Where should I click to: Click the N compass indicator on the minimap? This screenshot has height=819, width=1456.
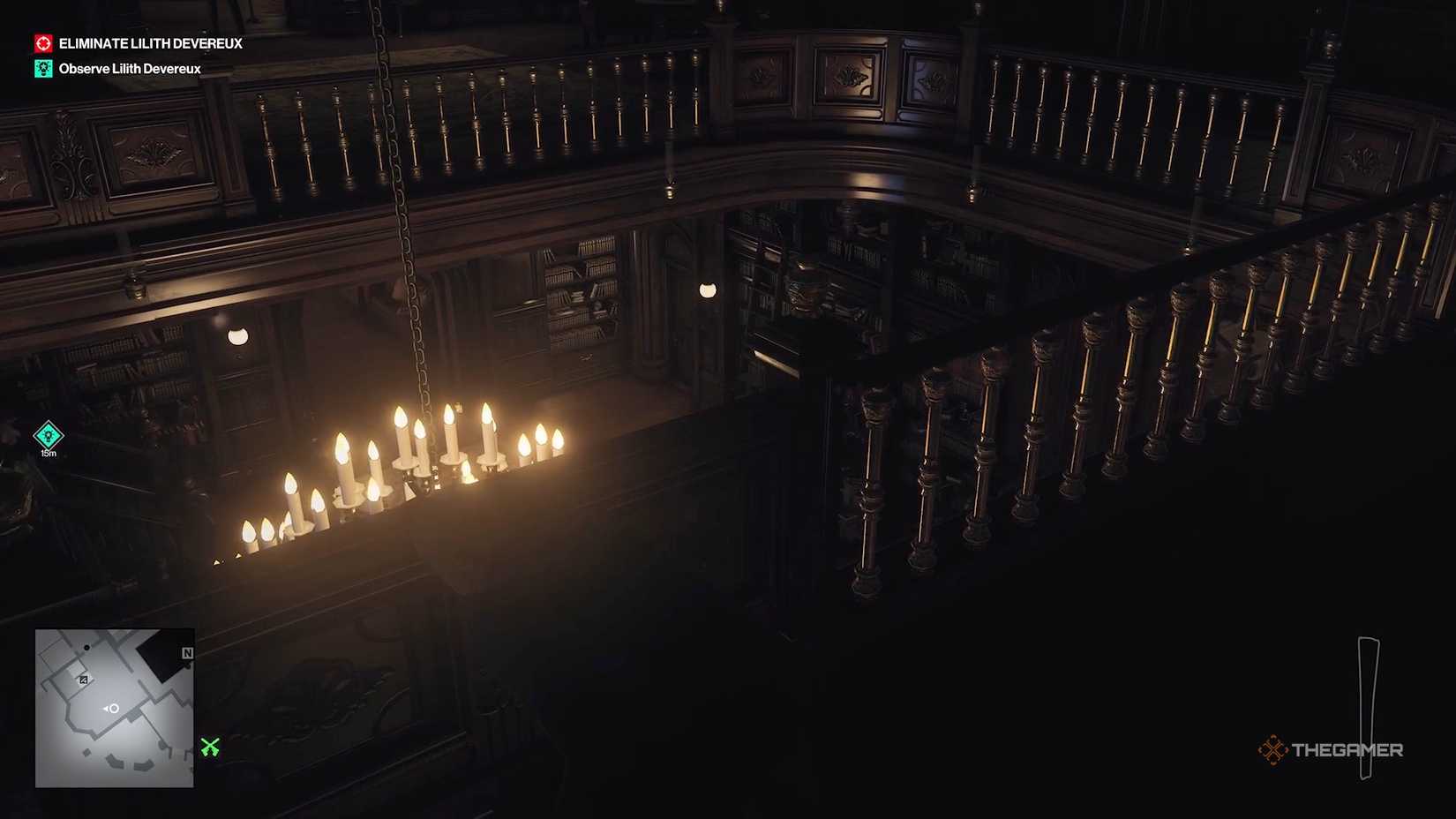coord(188,653)
